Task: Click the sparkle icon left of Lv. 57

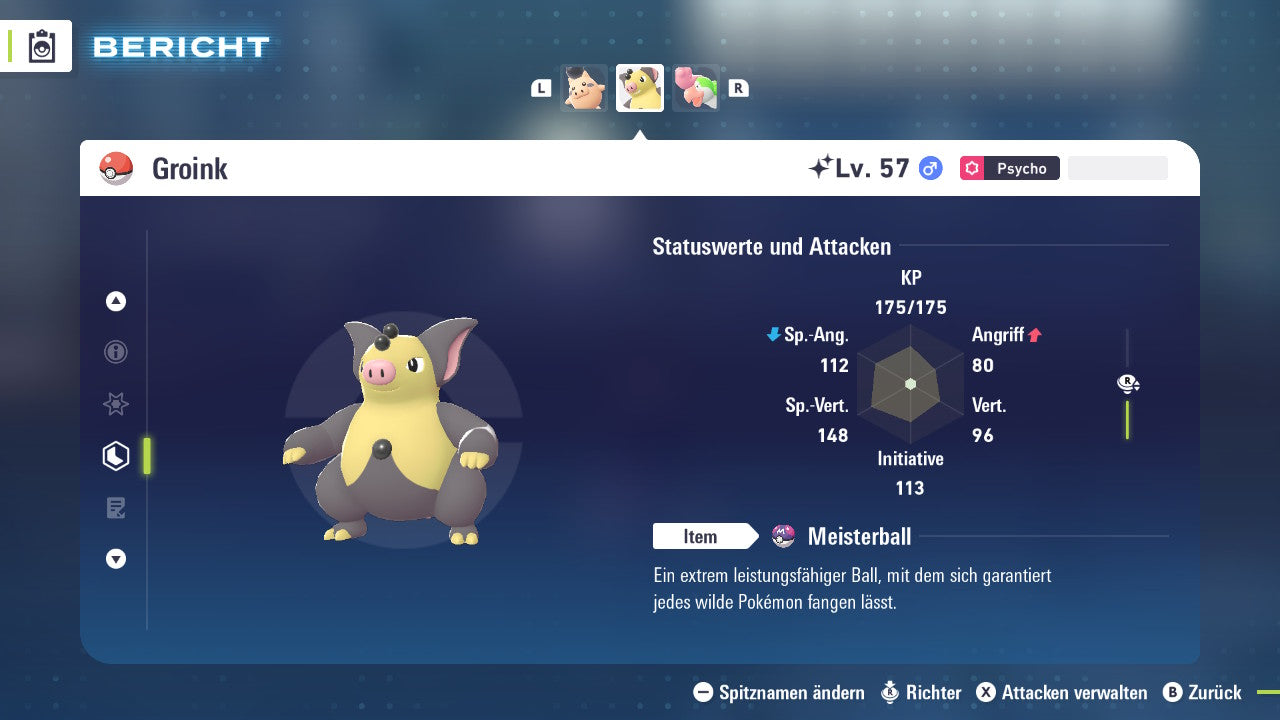Action: (x=824, y=166)
